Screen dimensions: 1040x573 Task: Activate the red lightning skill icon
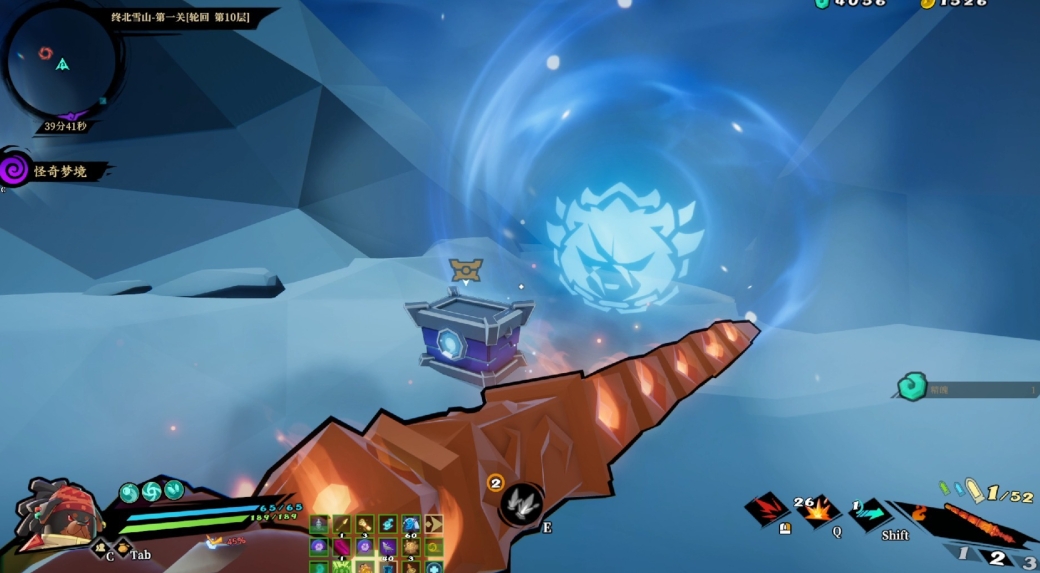click(x=768, y=509)
